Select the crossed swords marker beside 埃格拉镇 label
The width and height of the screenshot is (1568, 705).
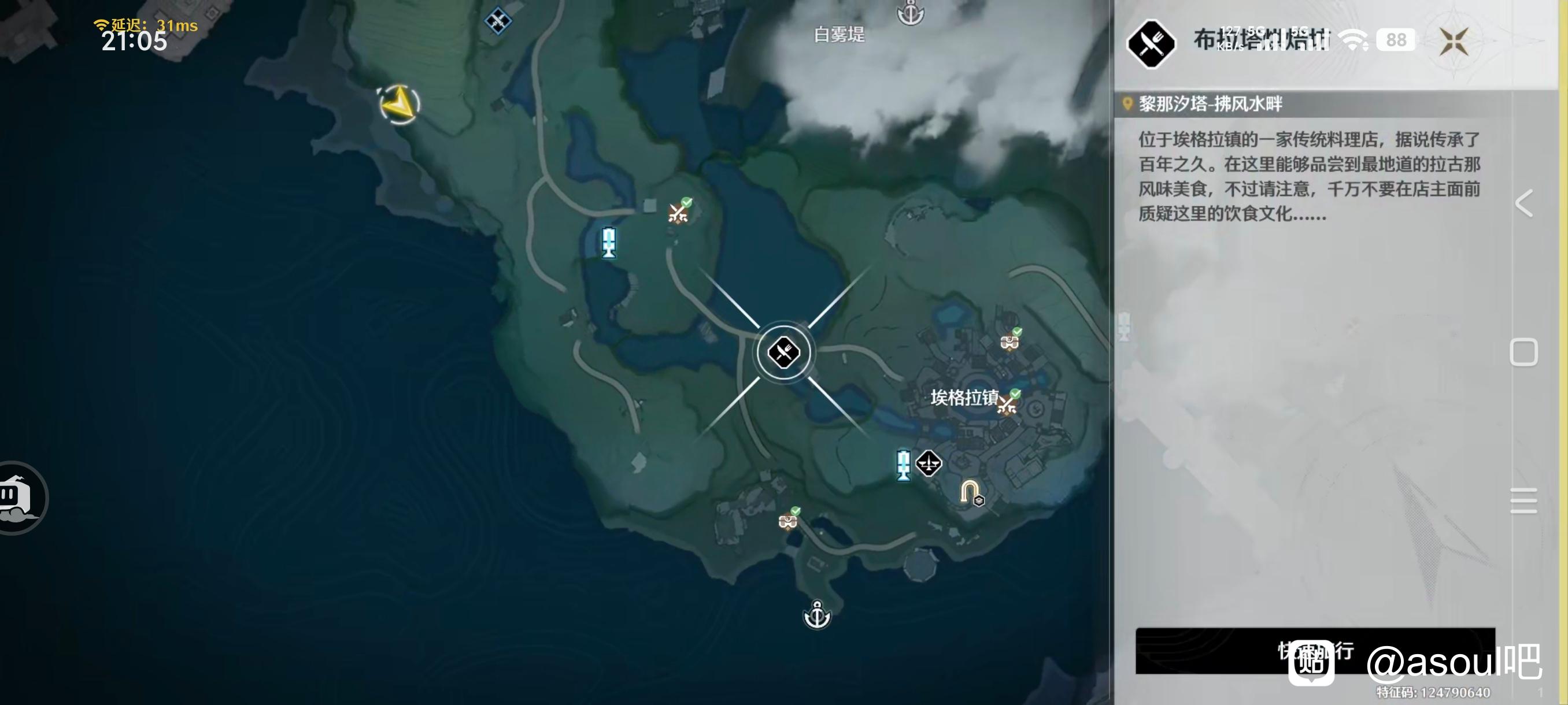1008,403
